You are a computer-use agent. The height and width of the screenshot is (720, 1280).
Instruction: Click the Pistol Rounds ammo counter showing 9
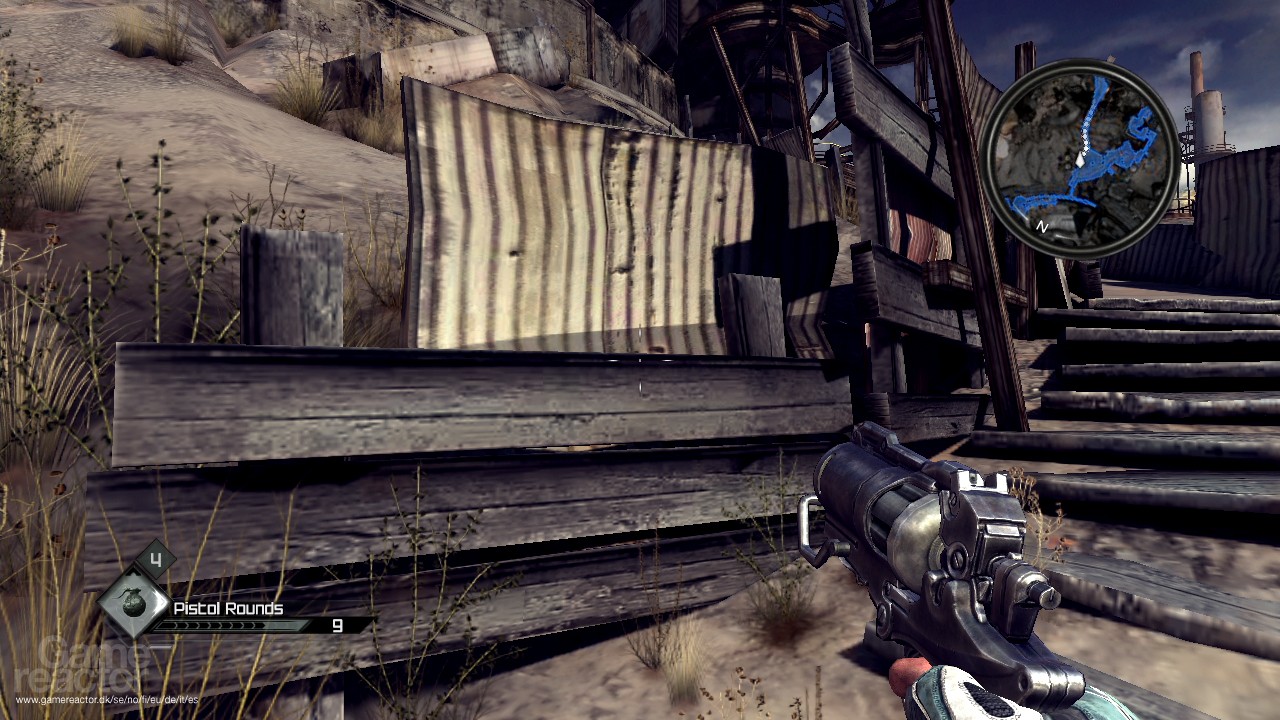point(338,626)
